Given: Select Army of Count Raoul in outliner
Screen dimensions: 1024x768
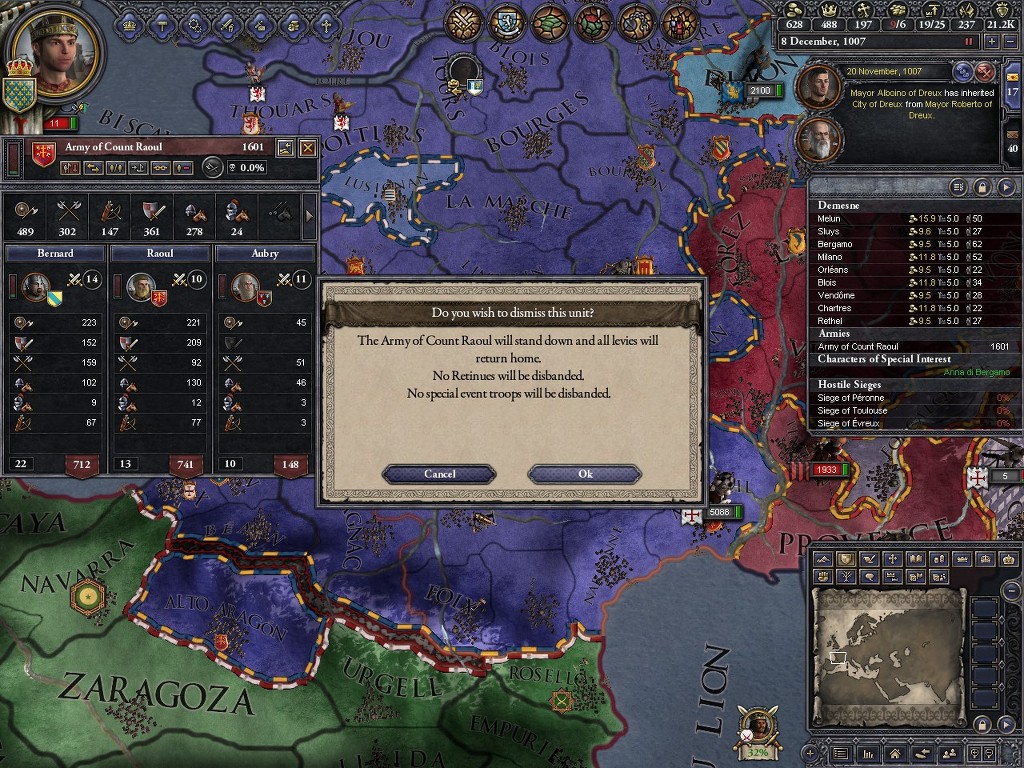Looking at the screenshot, I should point(858,347).
